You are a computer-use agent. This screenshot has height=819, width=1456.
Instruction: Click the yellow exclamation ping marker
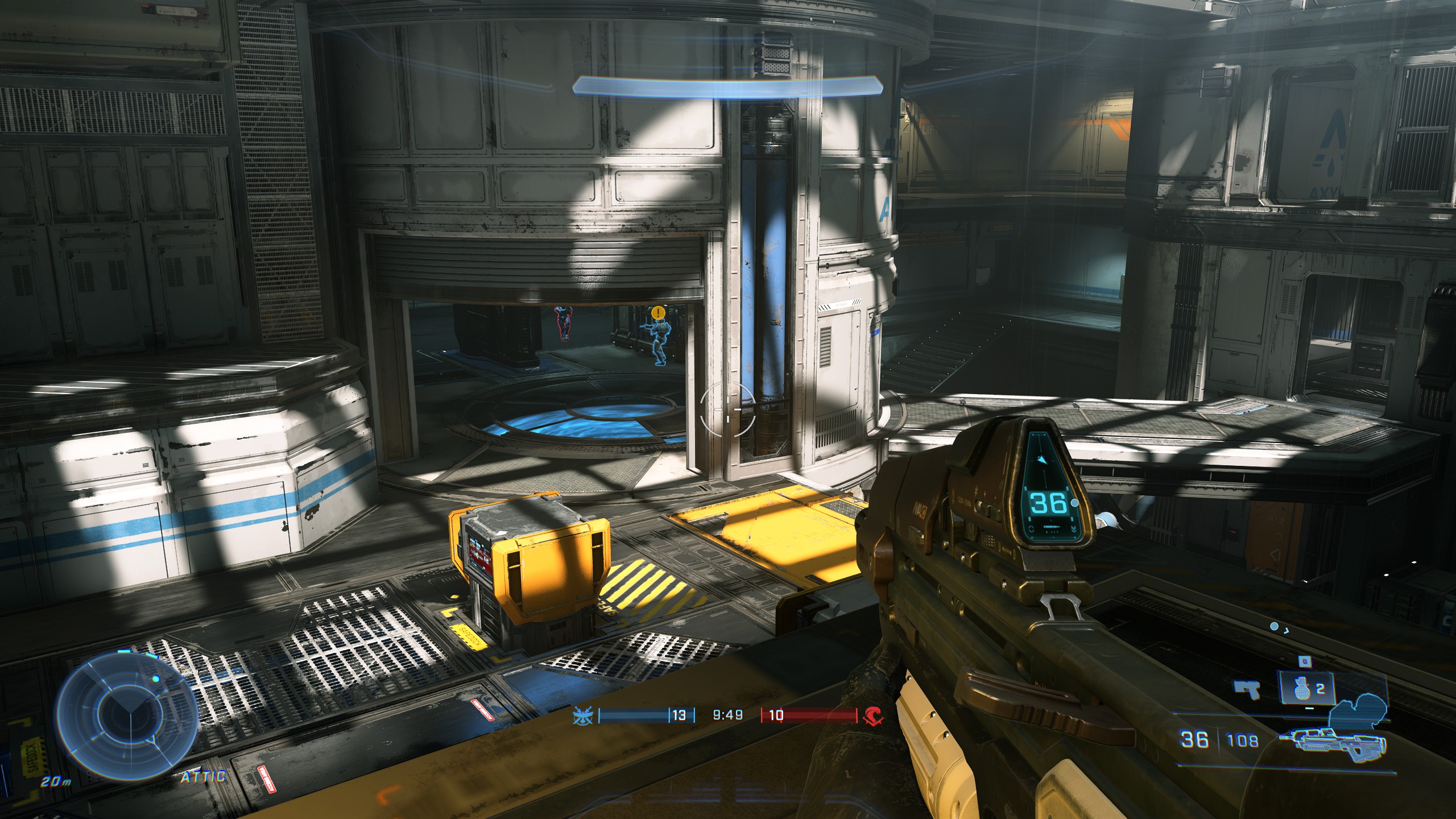pos(658,312)
